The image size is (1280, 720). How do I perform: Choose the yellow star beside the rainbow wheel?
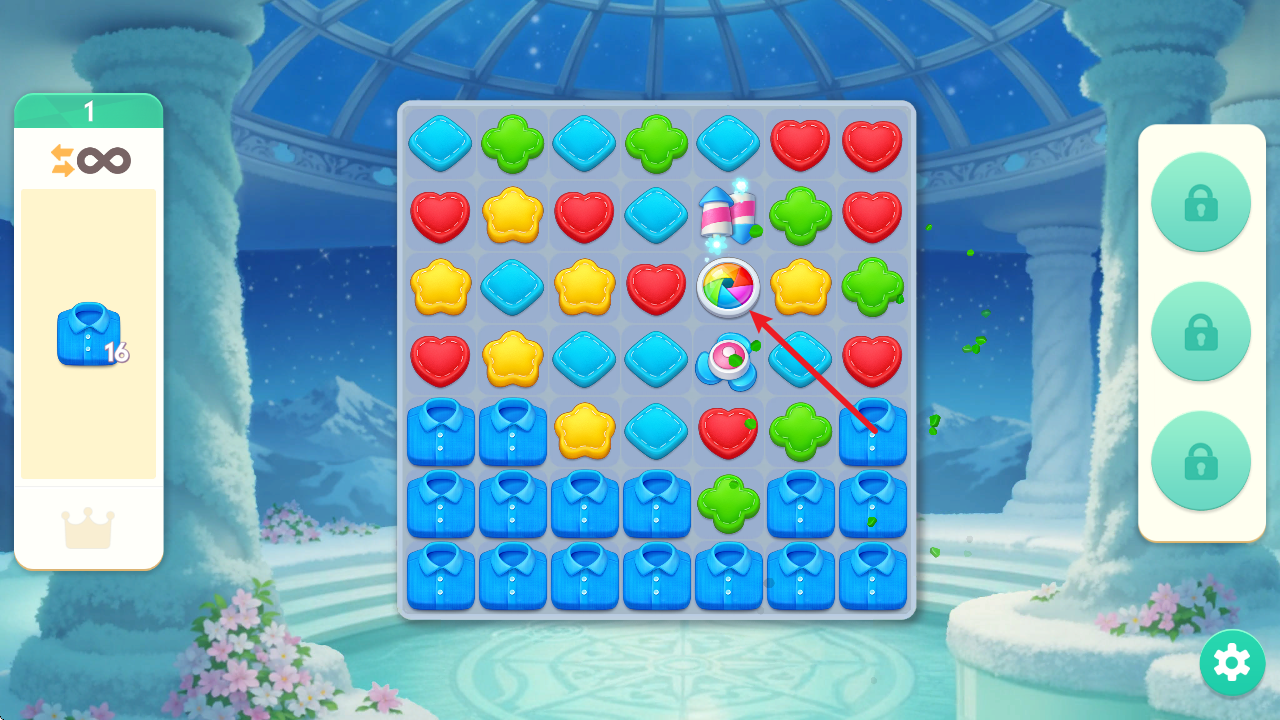[800, 287]
